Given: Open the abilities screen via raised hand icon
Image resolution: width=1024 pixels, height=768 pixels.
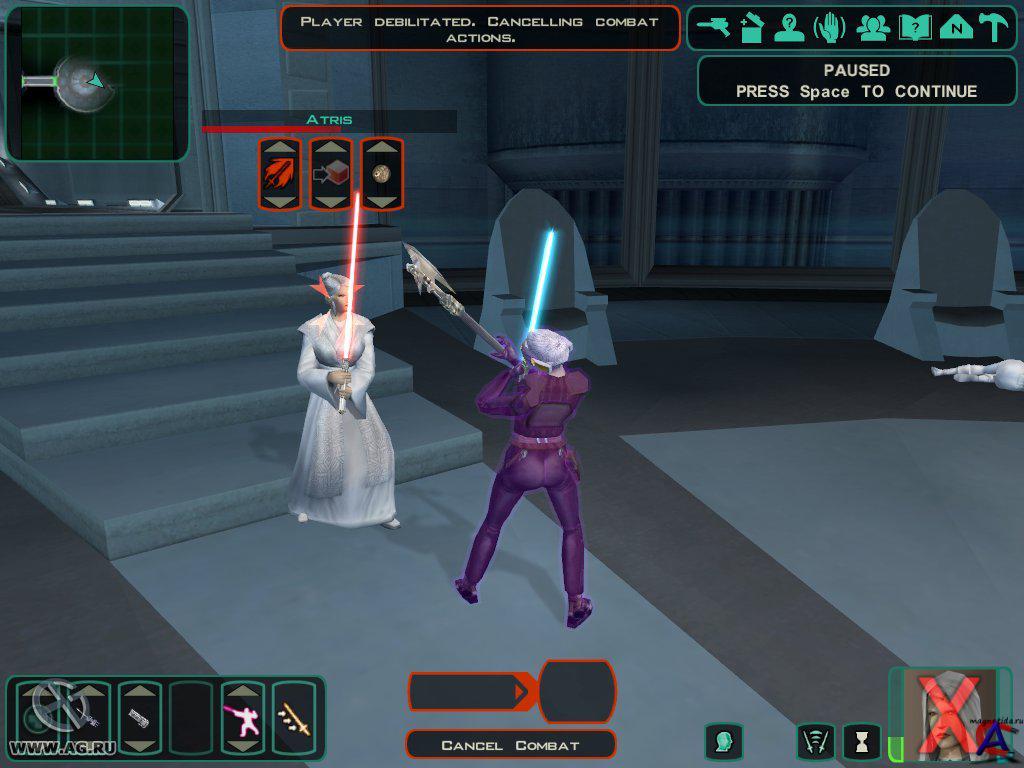Looking at the screenshot, I should click(x=829, y=28).
